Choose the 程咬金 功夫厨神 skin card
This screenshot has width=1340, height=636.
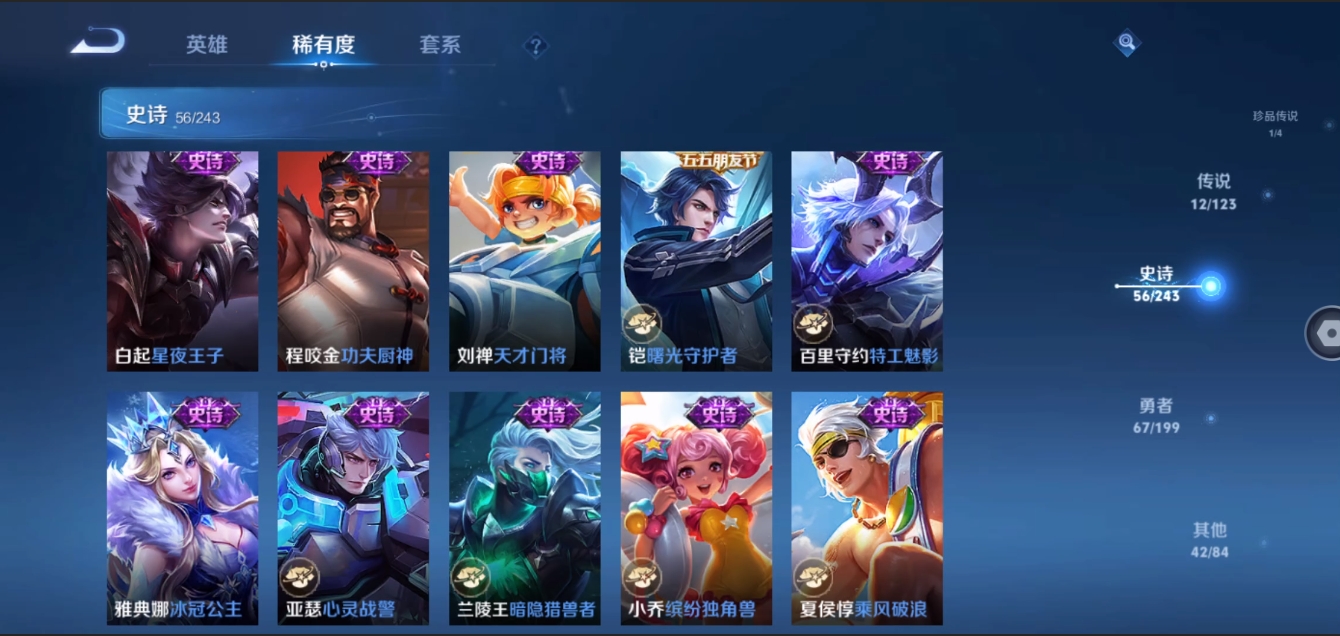pyautogui.click(x=353, y=261)
